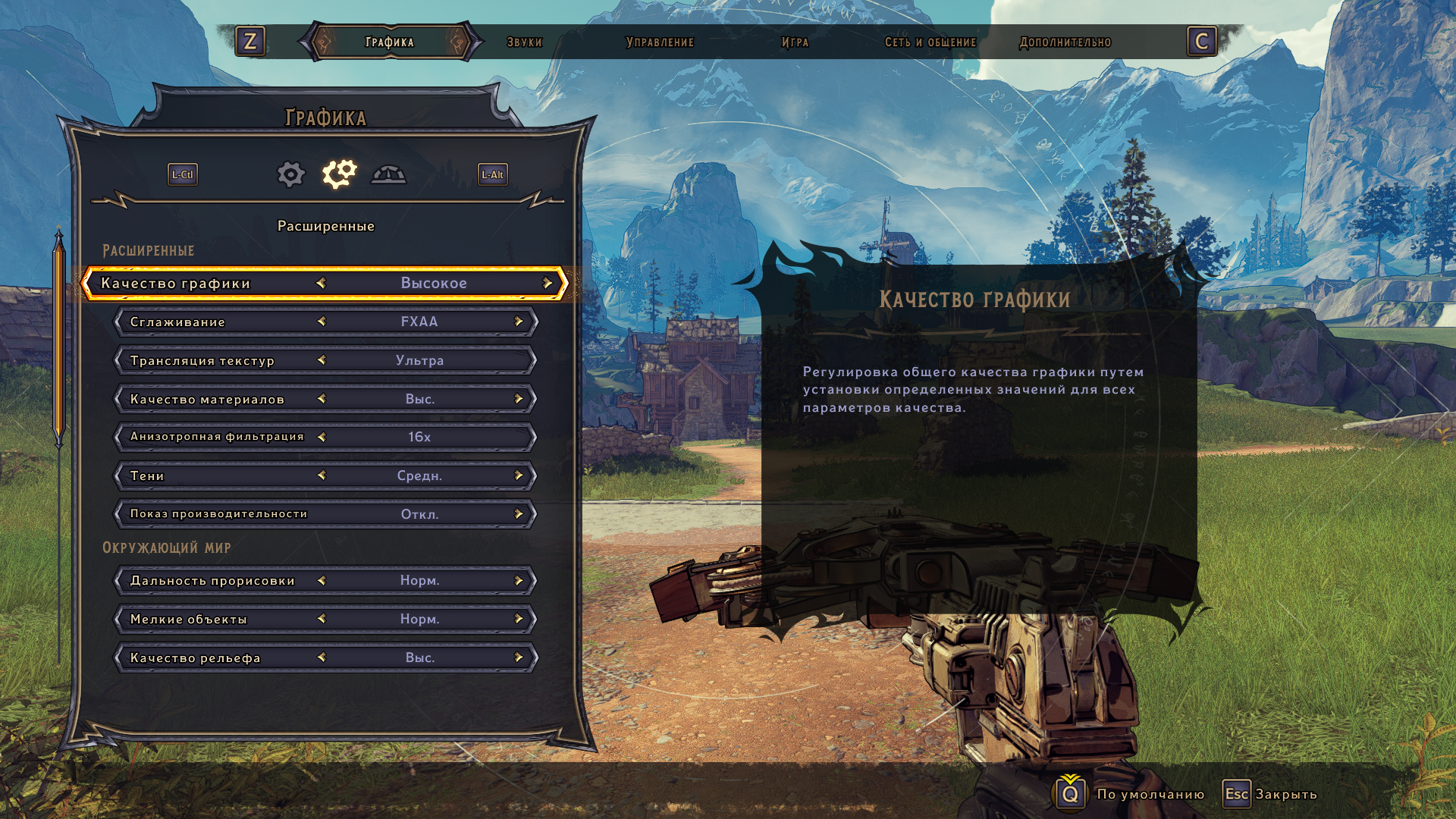The image size is (1456, 819).
Task: Reduce Анизотропная фильтрация value
Action: 322,437
